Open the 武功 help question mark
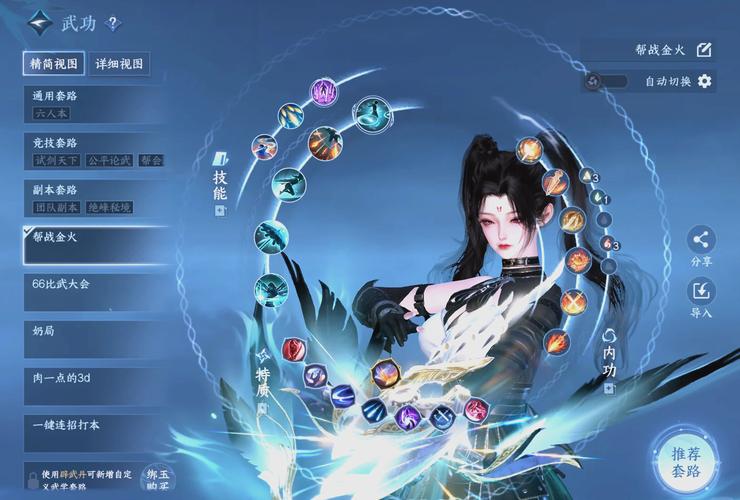The width and height of the screenshot is (740, 500). [x=112, y=22]
